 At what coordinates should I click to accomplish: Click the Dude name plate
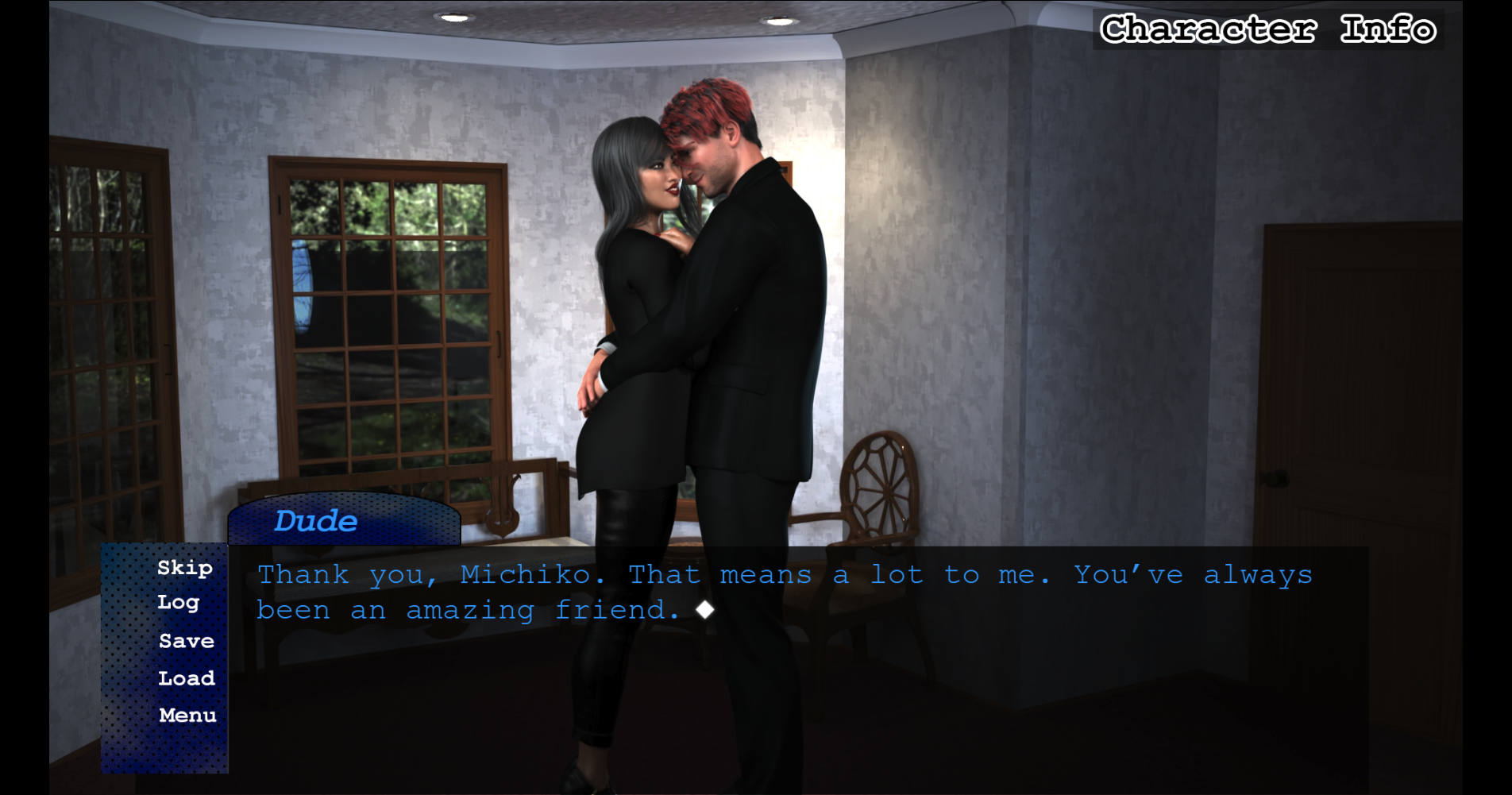click(316, 521)
